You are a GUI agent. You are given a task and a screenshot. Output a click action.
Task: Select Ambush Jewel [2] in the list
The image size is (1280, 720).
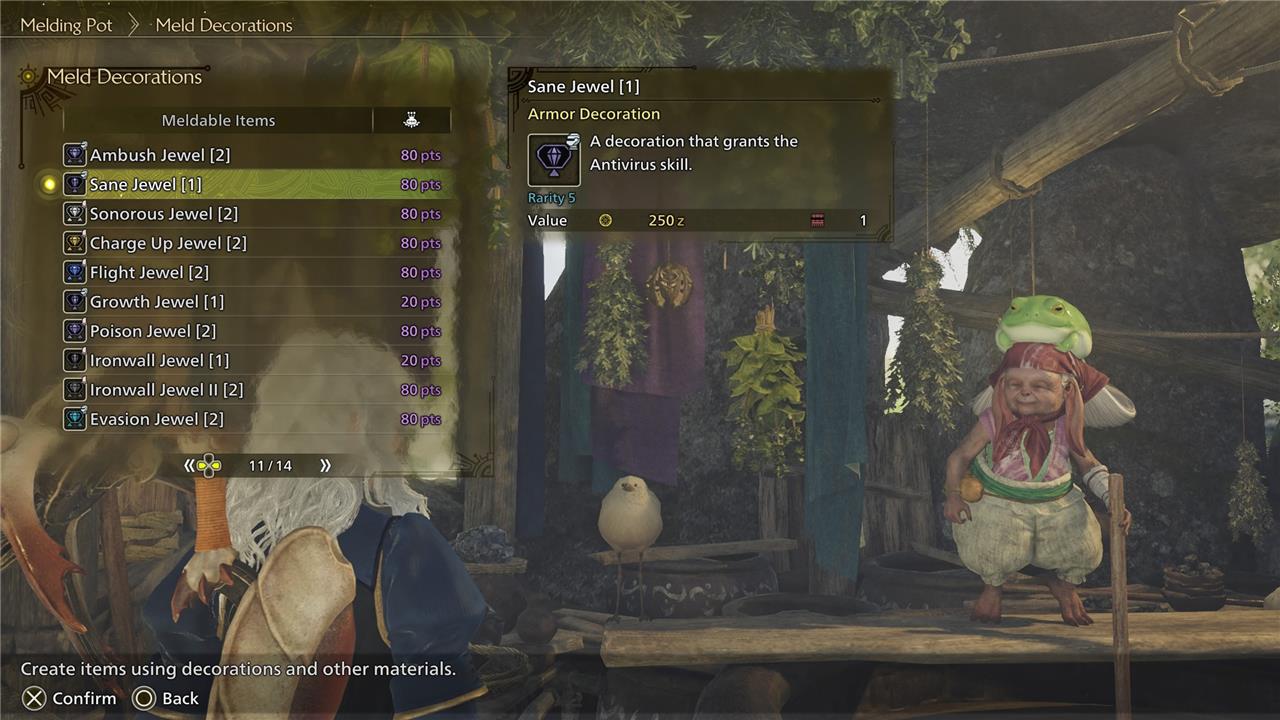pyautogui.click(x=160, y=155)
